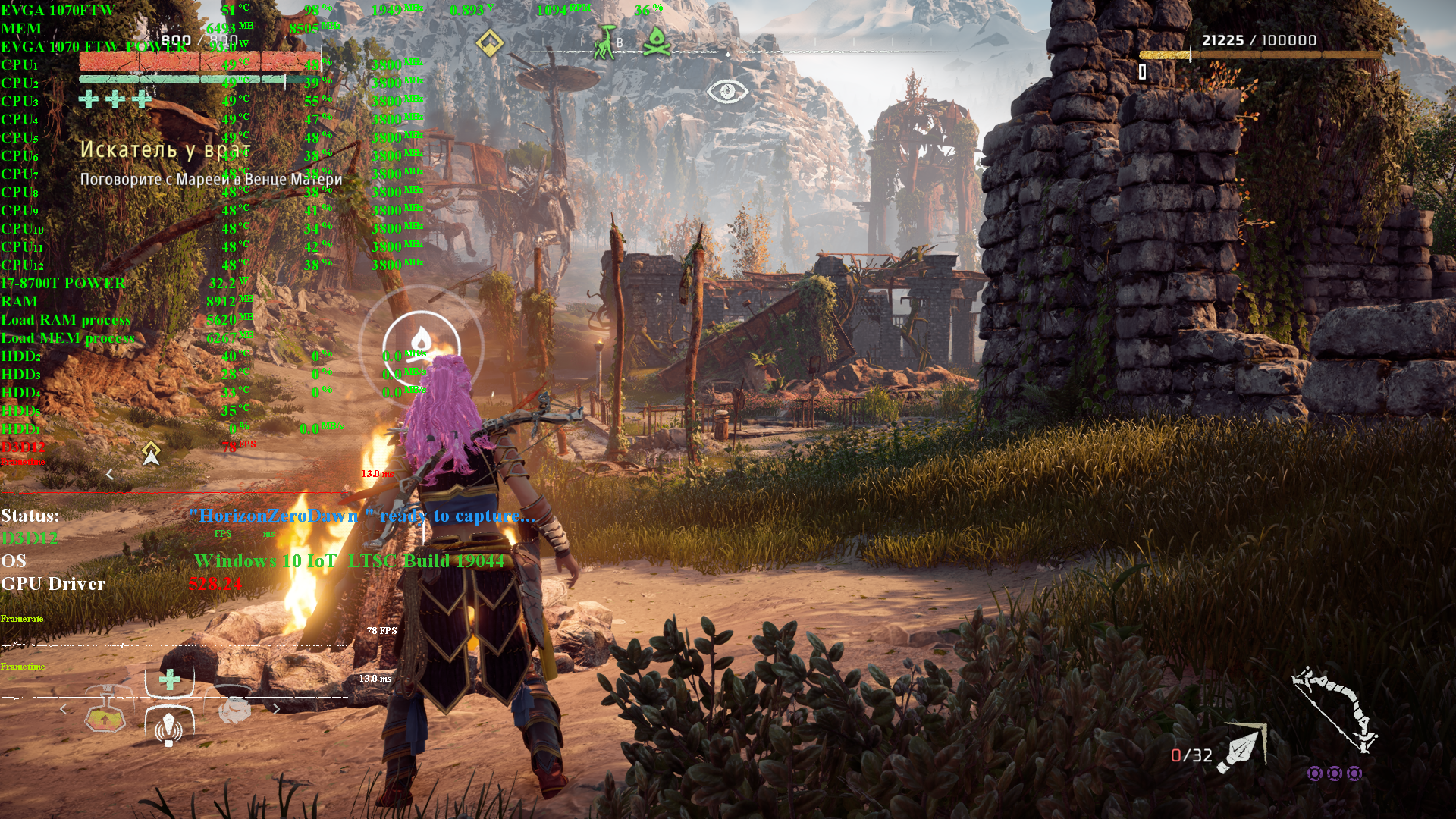This screenshot has height=819, width=1456.
Task: Select the green Tallneck icon on the compass
Action: click(605, 42)
